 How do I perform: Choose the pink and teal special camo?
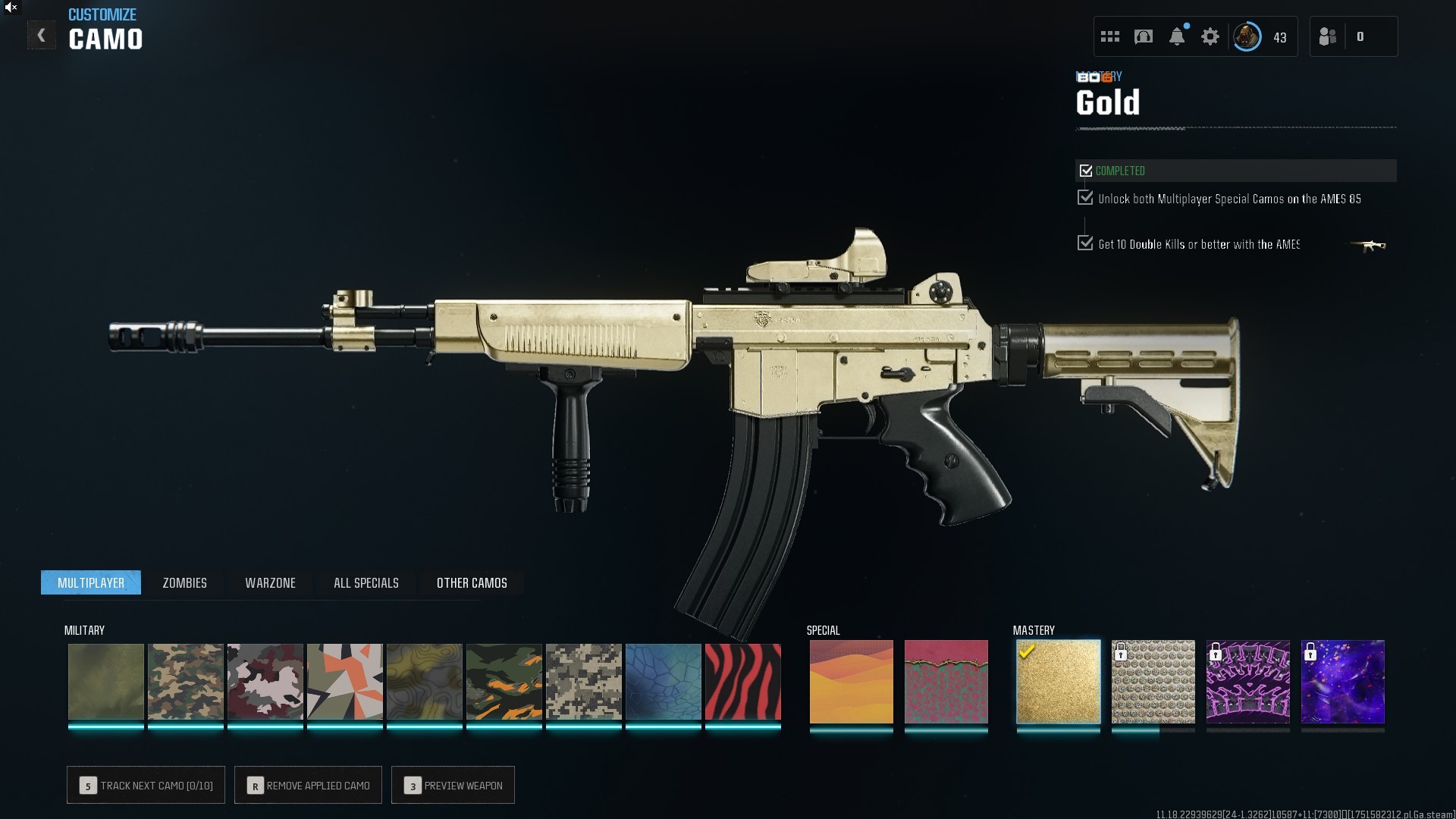(x=946, y=682)
